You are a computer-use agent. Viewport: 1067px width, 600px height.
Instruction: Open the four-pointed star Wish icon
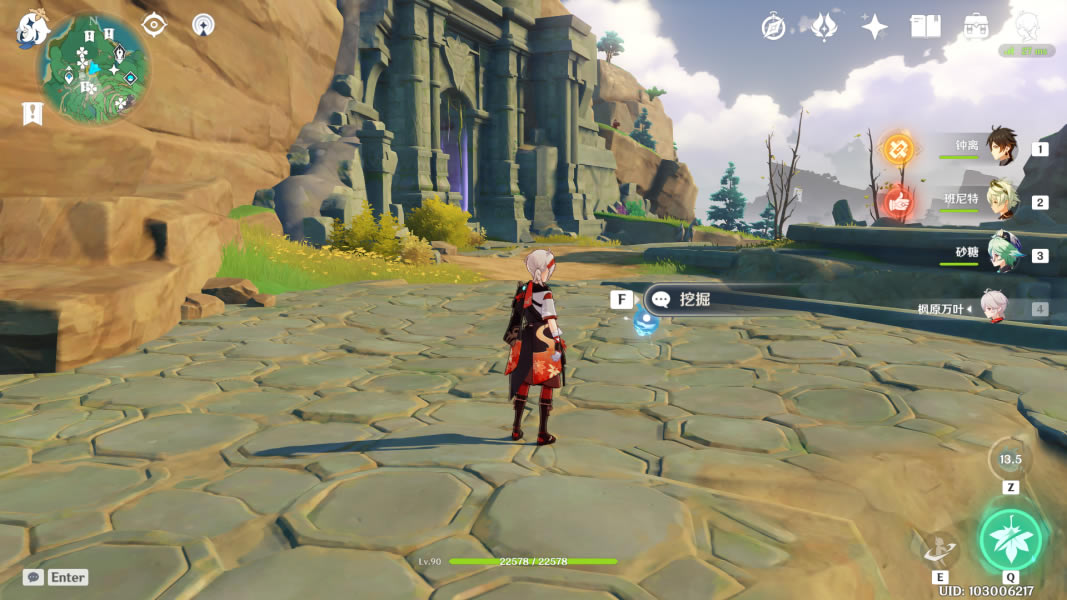pos(875,27)
